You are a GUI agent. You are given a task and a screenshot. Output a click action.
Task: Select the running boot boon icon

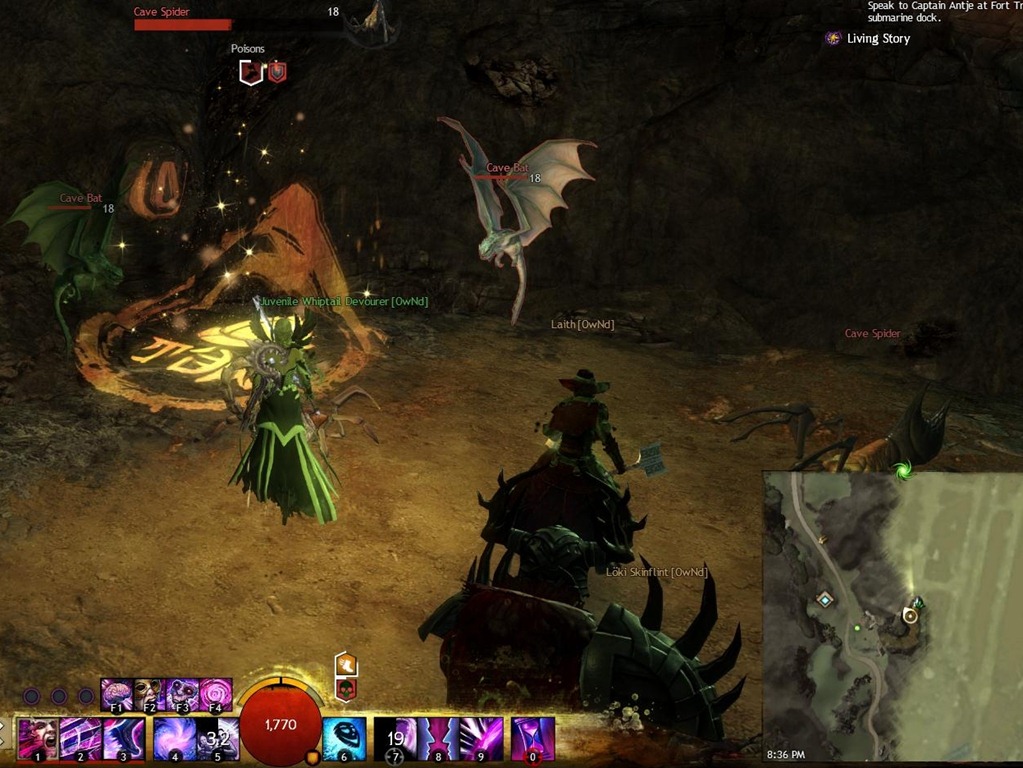tap(346, 664)
